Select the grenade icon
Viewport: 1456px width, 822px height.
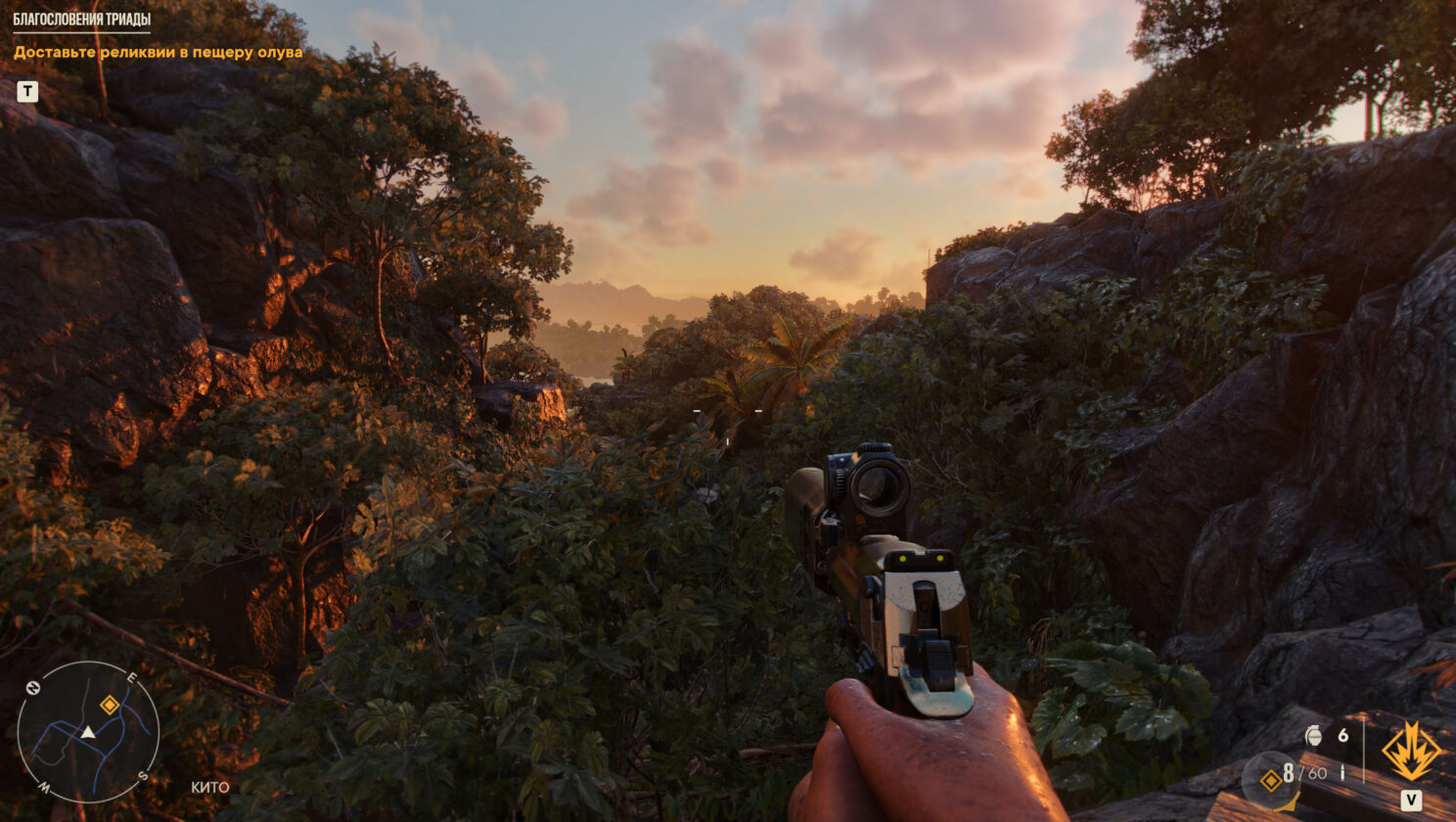1313,735
